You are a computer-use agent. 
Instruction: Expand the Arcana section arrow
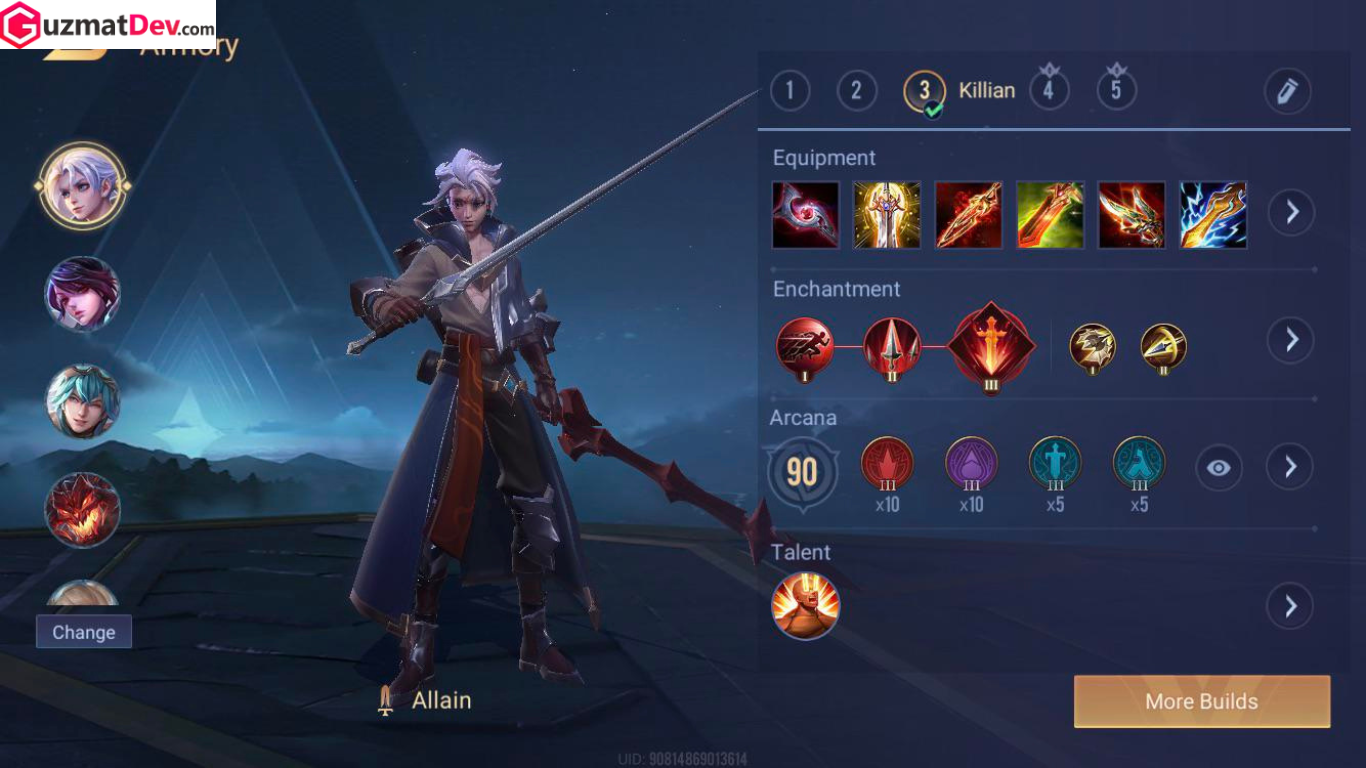click(1290, 466)
